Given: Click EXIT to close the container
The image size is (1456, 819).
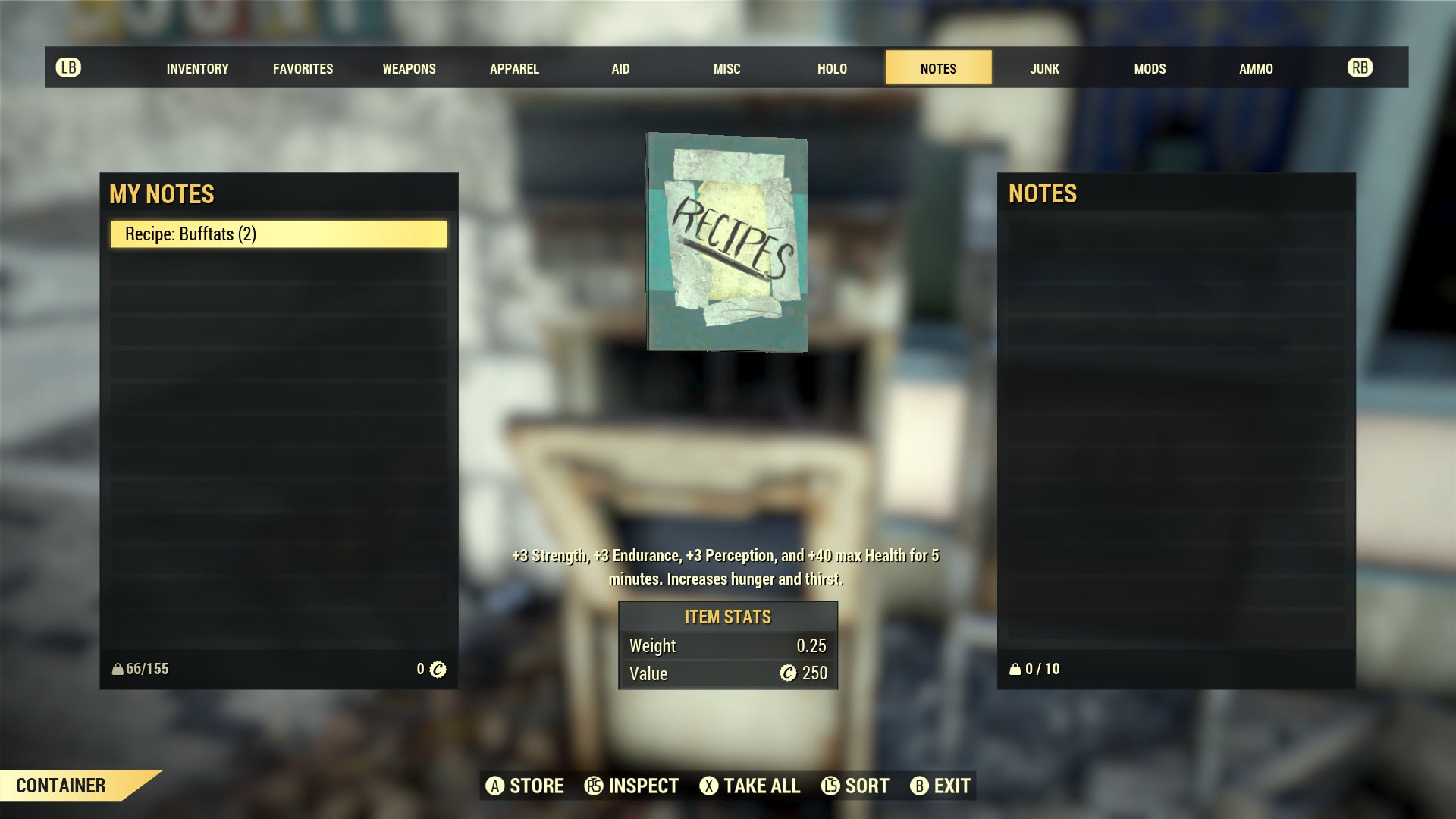Looking at the screenshot, I should pos(950,786).
